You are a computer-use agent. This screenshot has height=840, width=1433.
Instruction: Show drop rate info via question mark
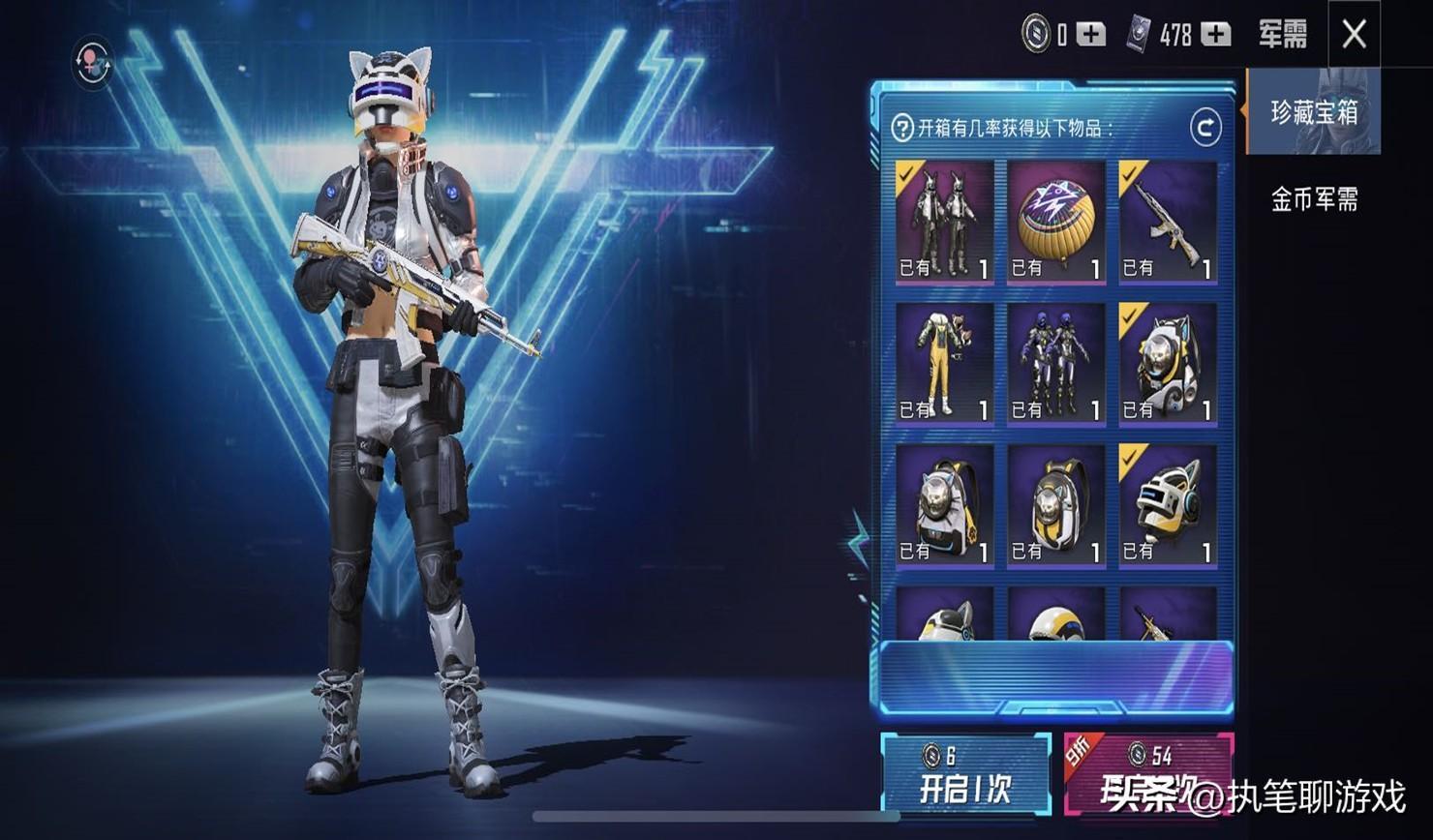[x=901, y=128]
